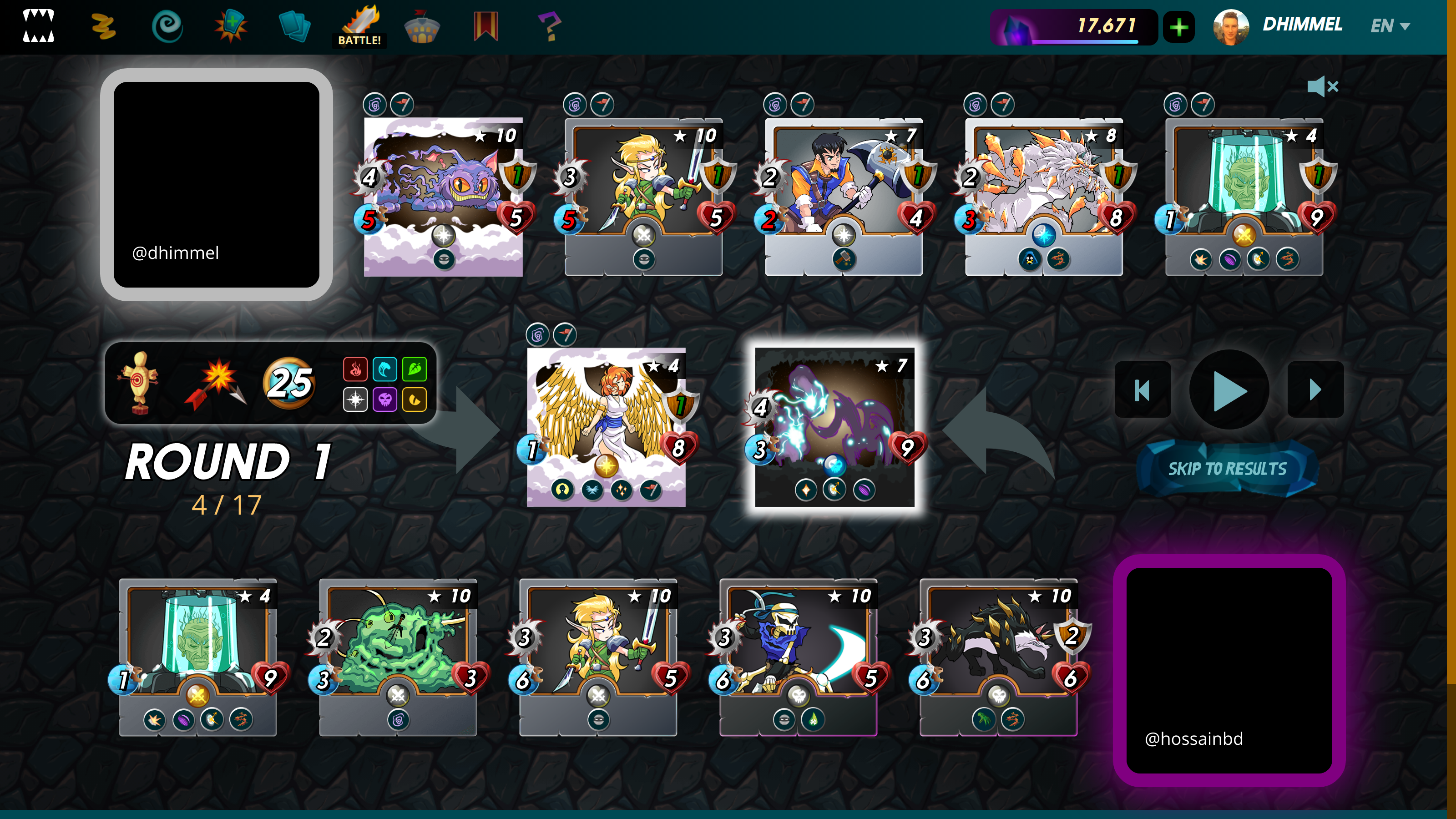Select the skeleton pirate card
Image resolution: width=1456 pixels, height=819 pixels.
click(x=798, y=657)
